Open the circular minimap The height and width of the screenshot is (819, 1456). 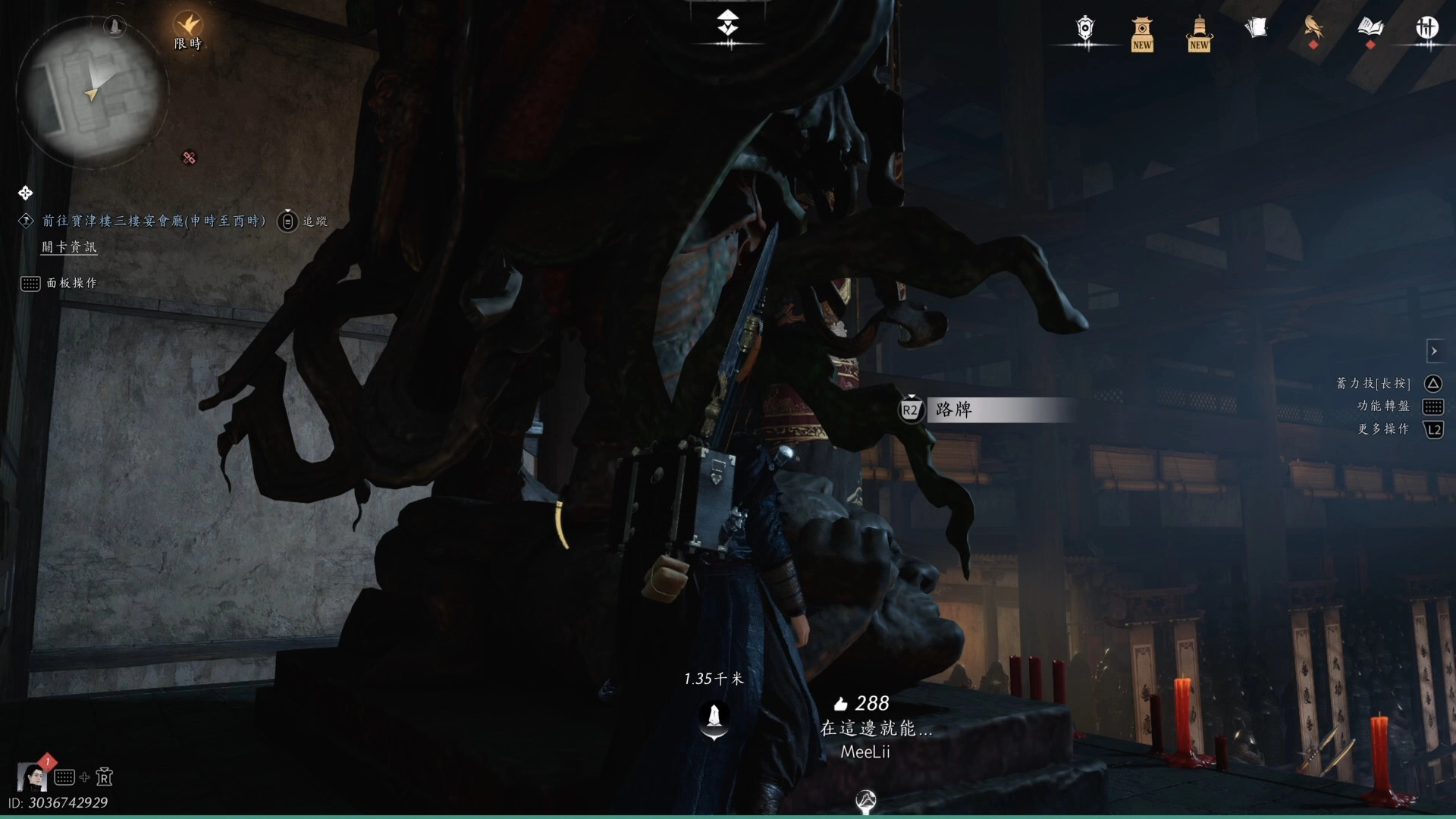click(x=91, y=89)
